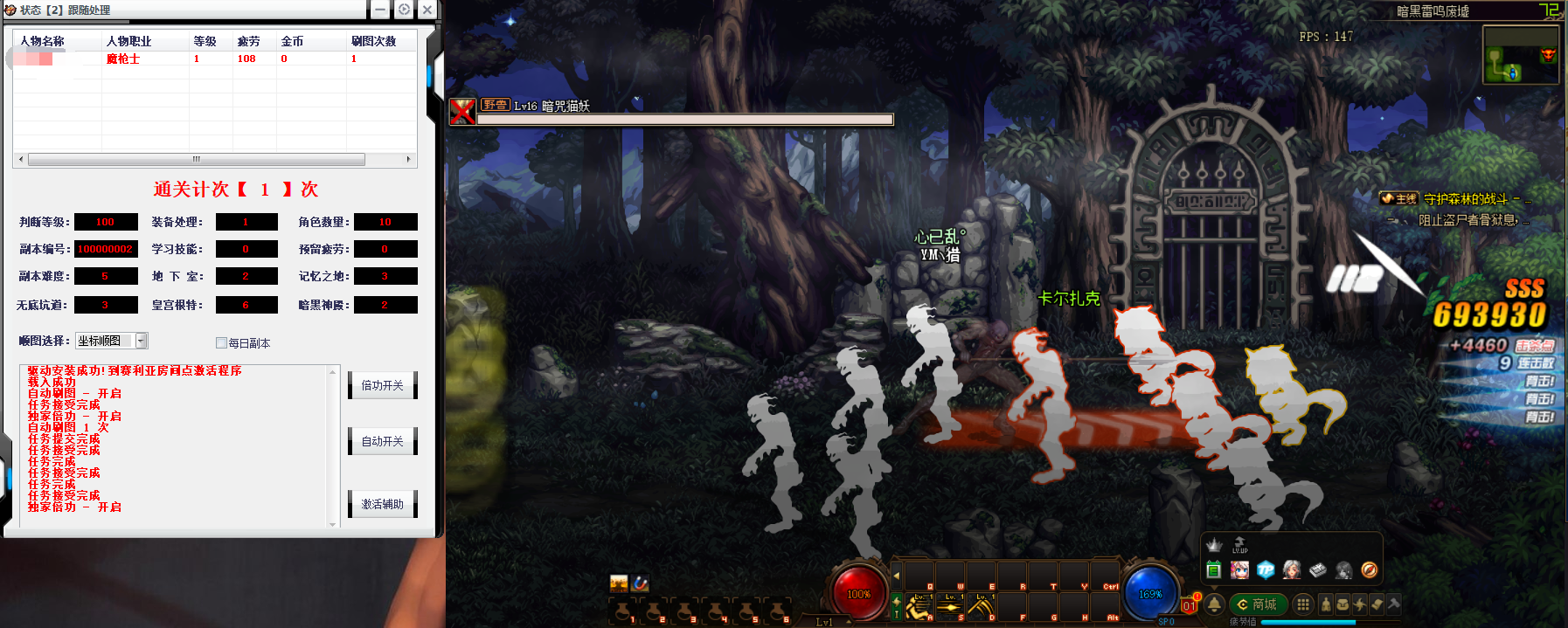Screen dimensions: 1568x628
Task: Open the red 01 notification badge
Action: tap(1189, 605)
